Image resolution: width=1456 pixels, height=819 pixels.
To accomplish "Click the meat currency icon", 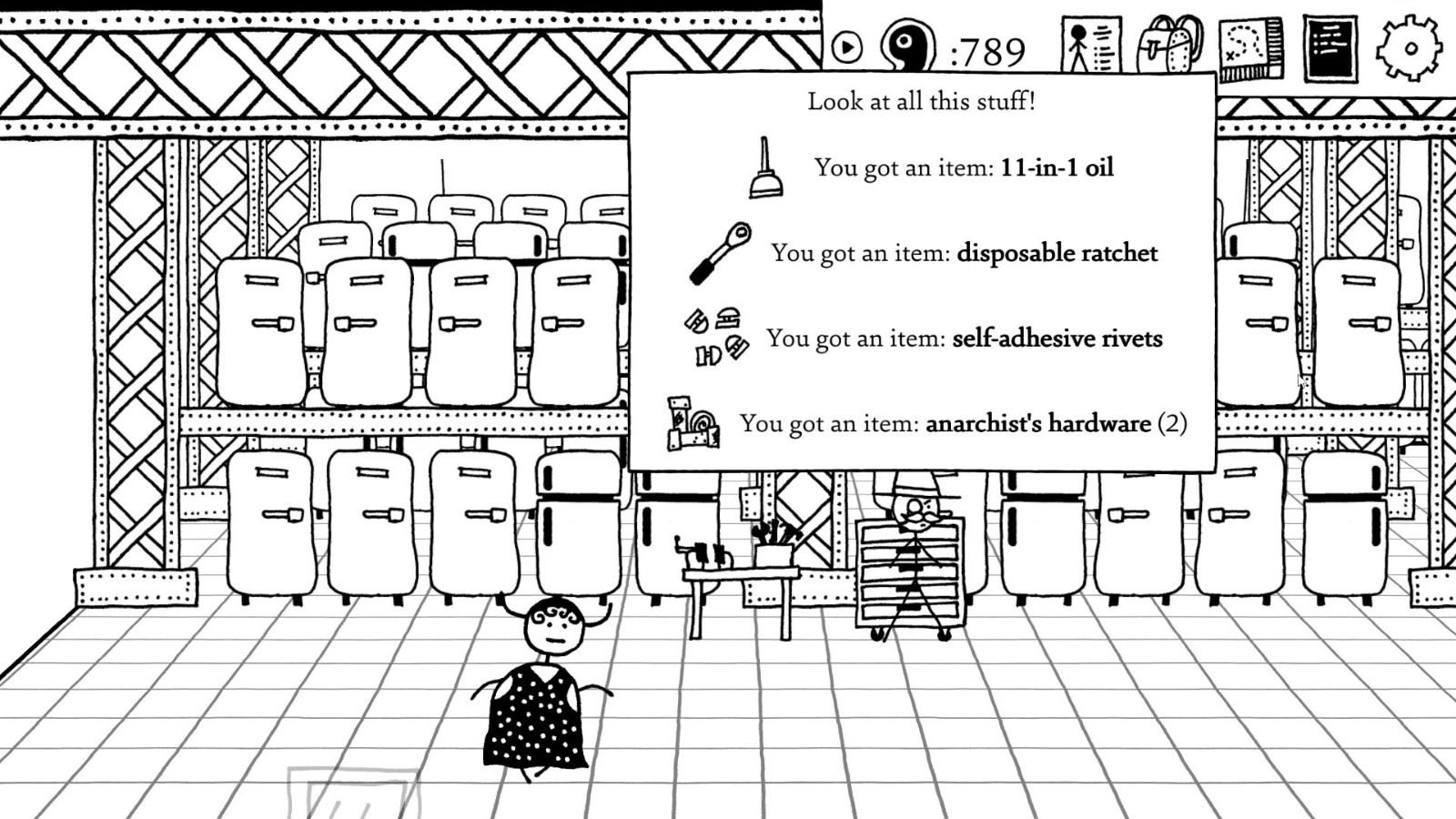I will coord(905,44).
